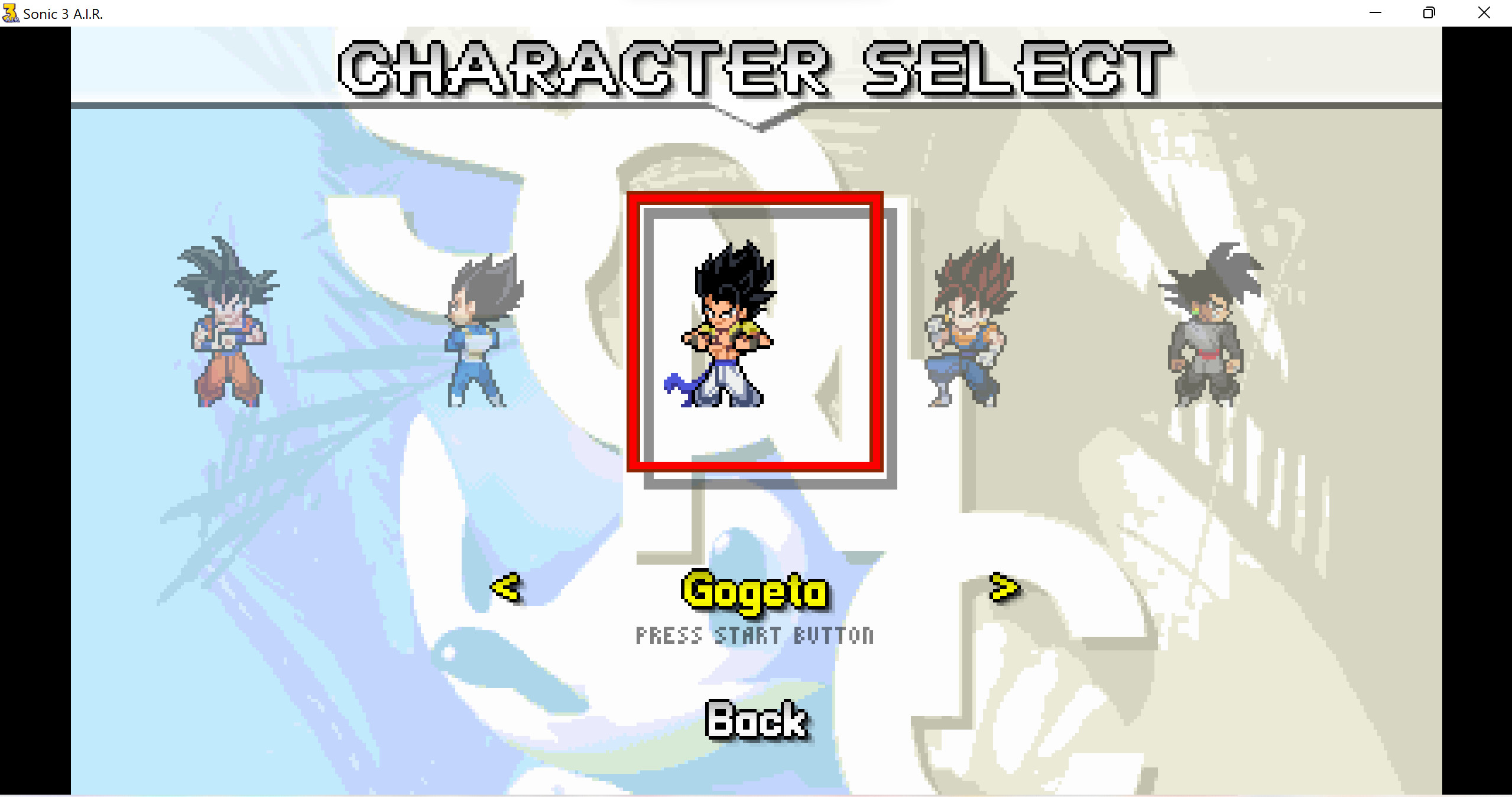Viewport: 1512px width, 797px height.
Task: Click the Gogeta name label
Action: (755, 591)
